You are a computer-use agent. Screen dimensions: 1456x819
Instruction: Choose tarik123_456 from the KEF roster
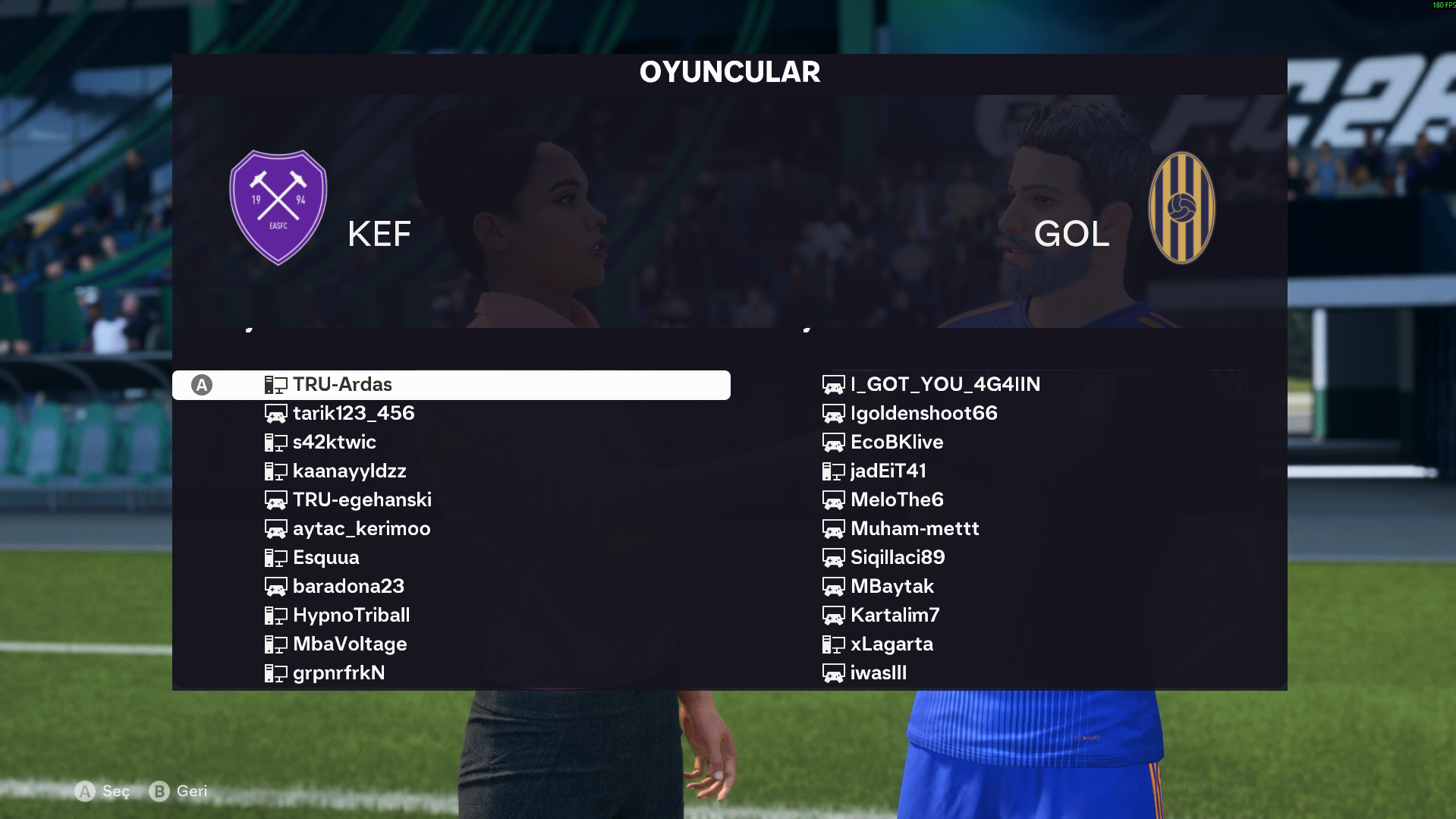click(354, 414)
